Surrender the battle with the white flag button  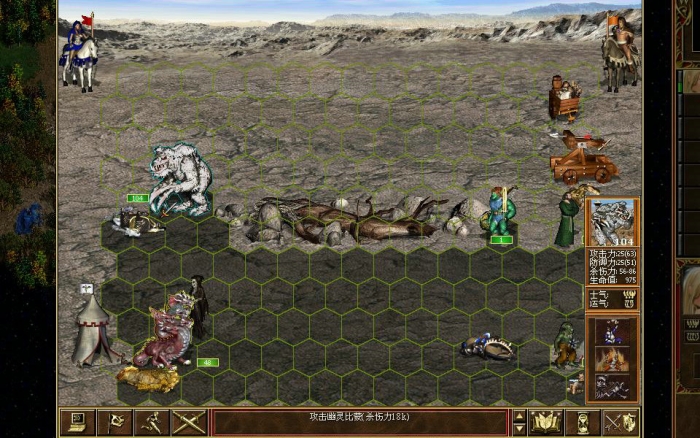[x=114, y=422]
